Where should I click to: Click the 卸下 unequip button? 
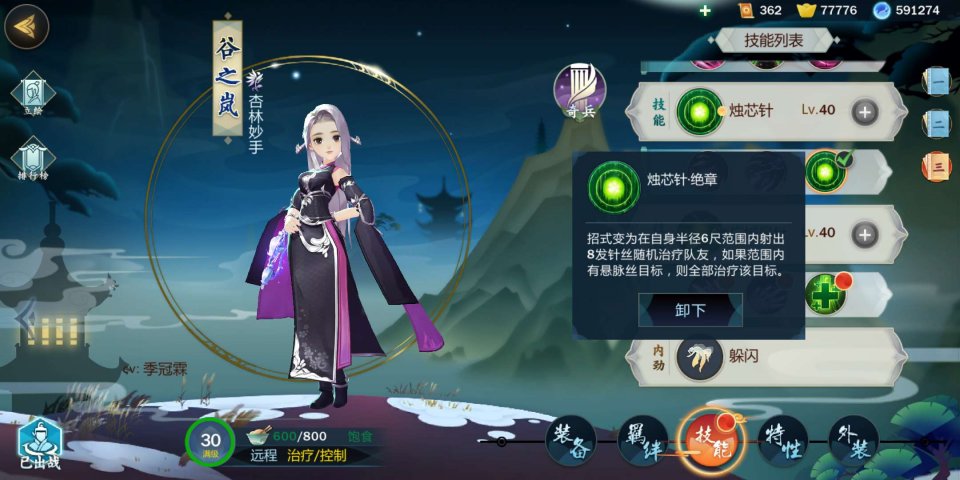[x=690, y=310]
